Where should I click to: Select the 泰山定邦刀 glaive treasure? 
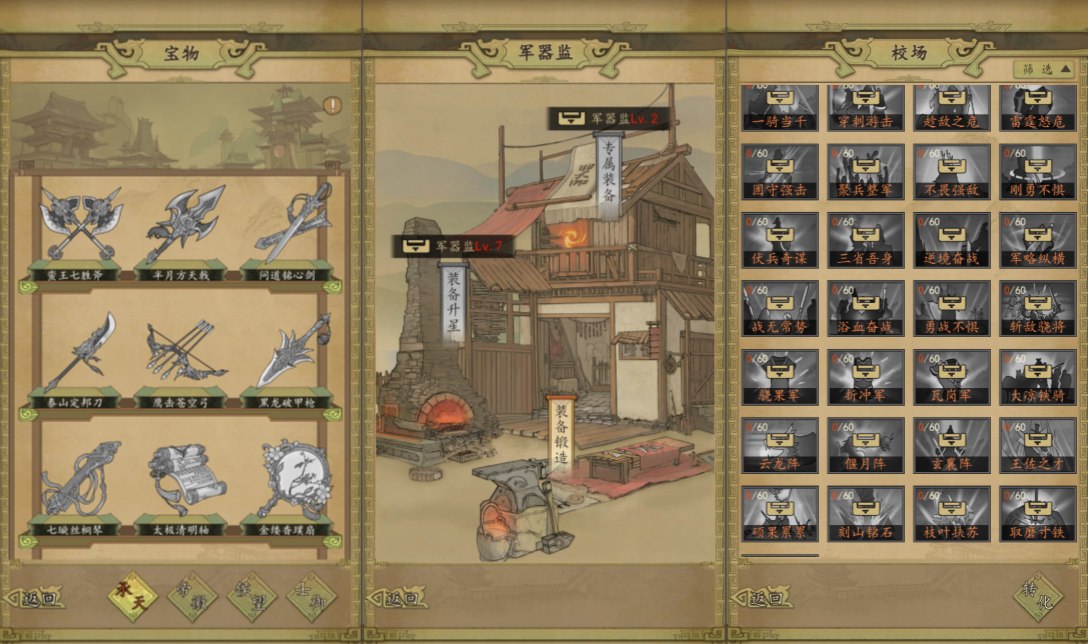pos(81,355)
